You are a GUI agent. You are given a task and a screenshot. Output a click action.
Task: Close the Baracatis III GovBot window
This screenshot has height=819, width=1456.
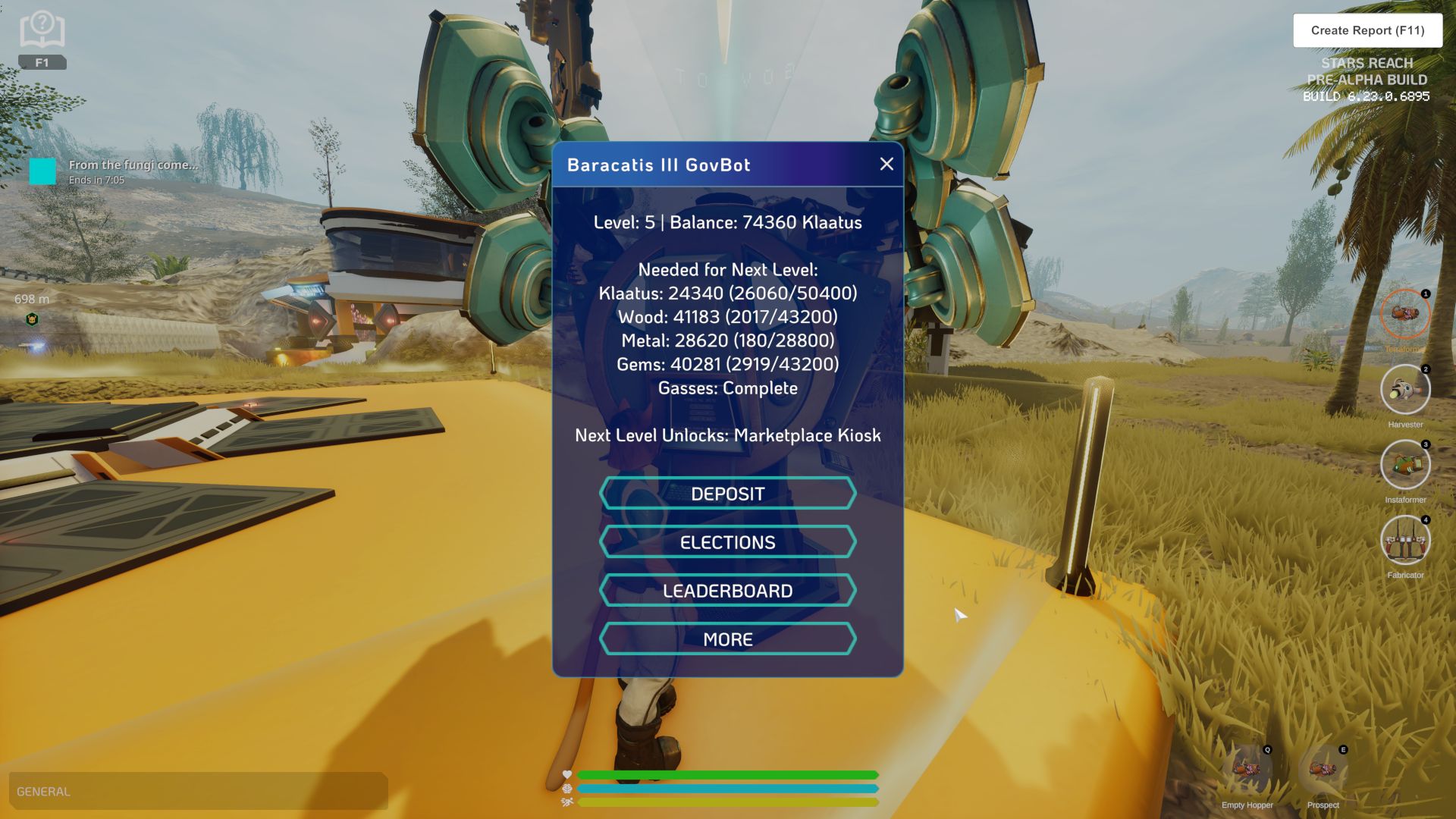point(886,165)
